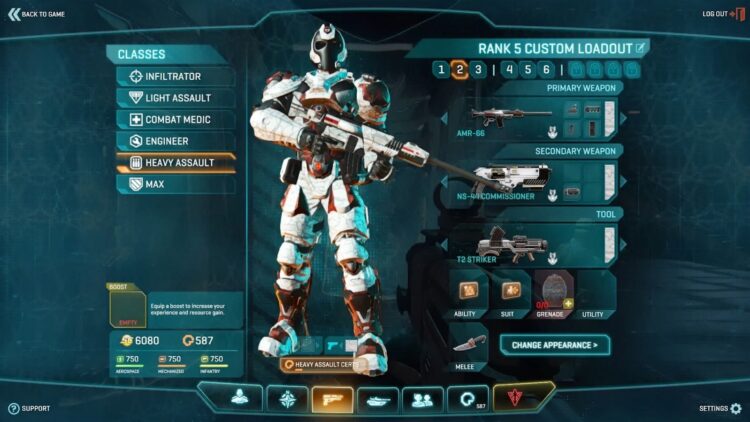Viewport: 750px width, 422px height.
Task: Open the vehicle tank tab in bottom bar
Action: (x=379, y=399)
